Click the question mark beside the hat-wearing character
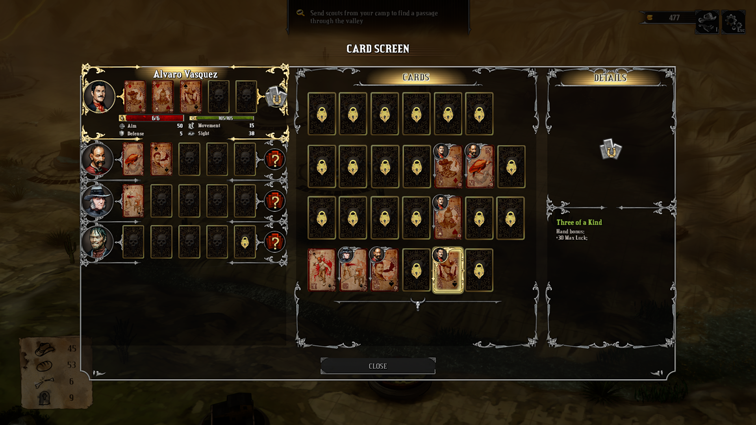This screenshot has width=756, height=425. coord(274,201)
